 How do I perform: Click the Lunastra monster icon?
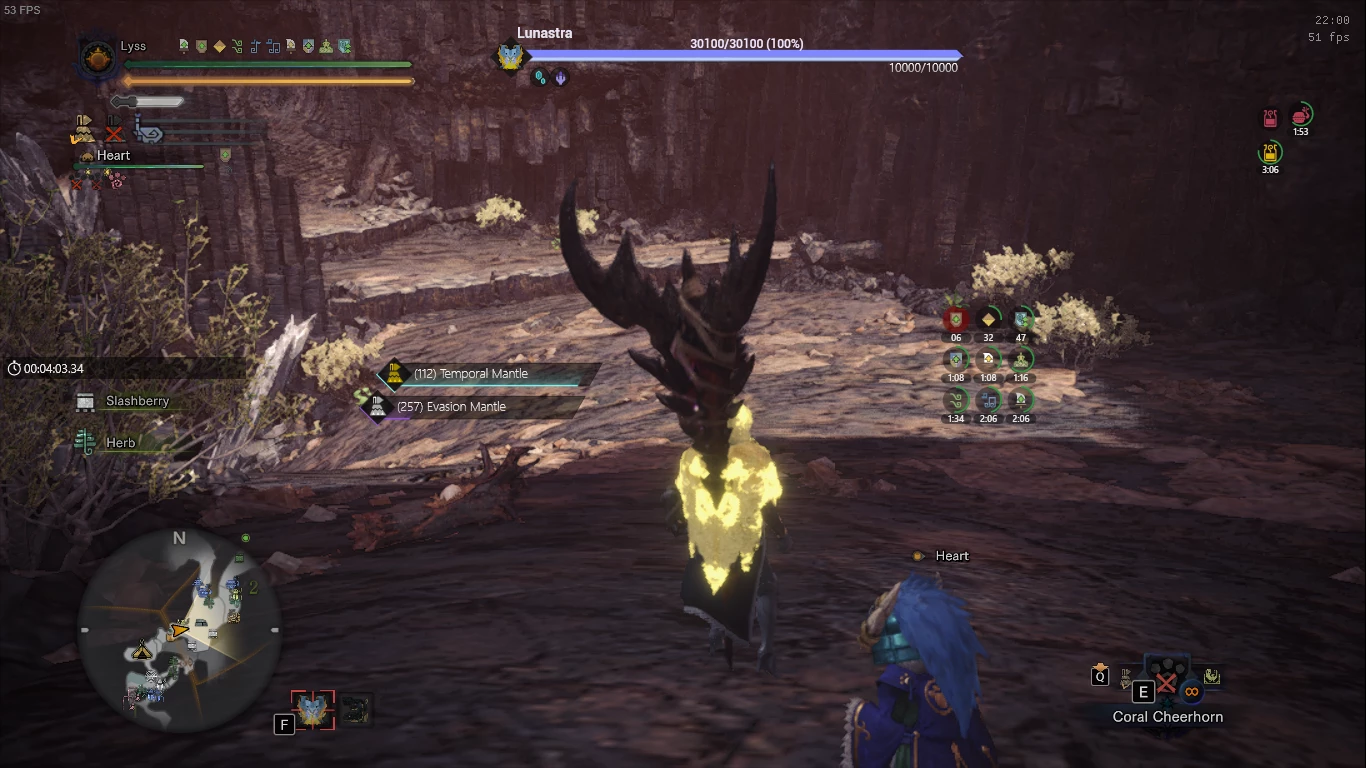point(510,56)
